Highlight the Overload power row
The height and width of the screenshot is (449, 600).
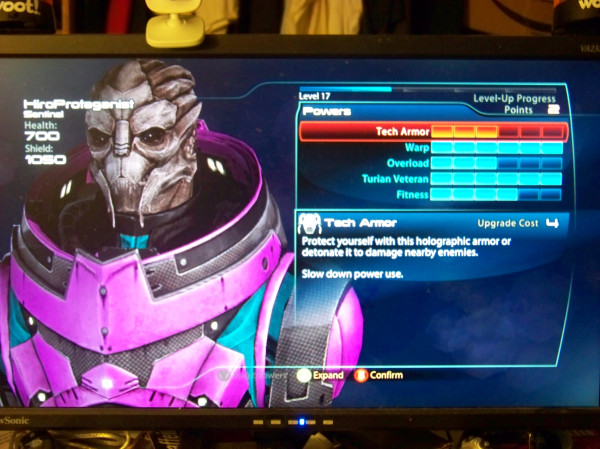pos(433,163)
